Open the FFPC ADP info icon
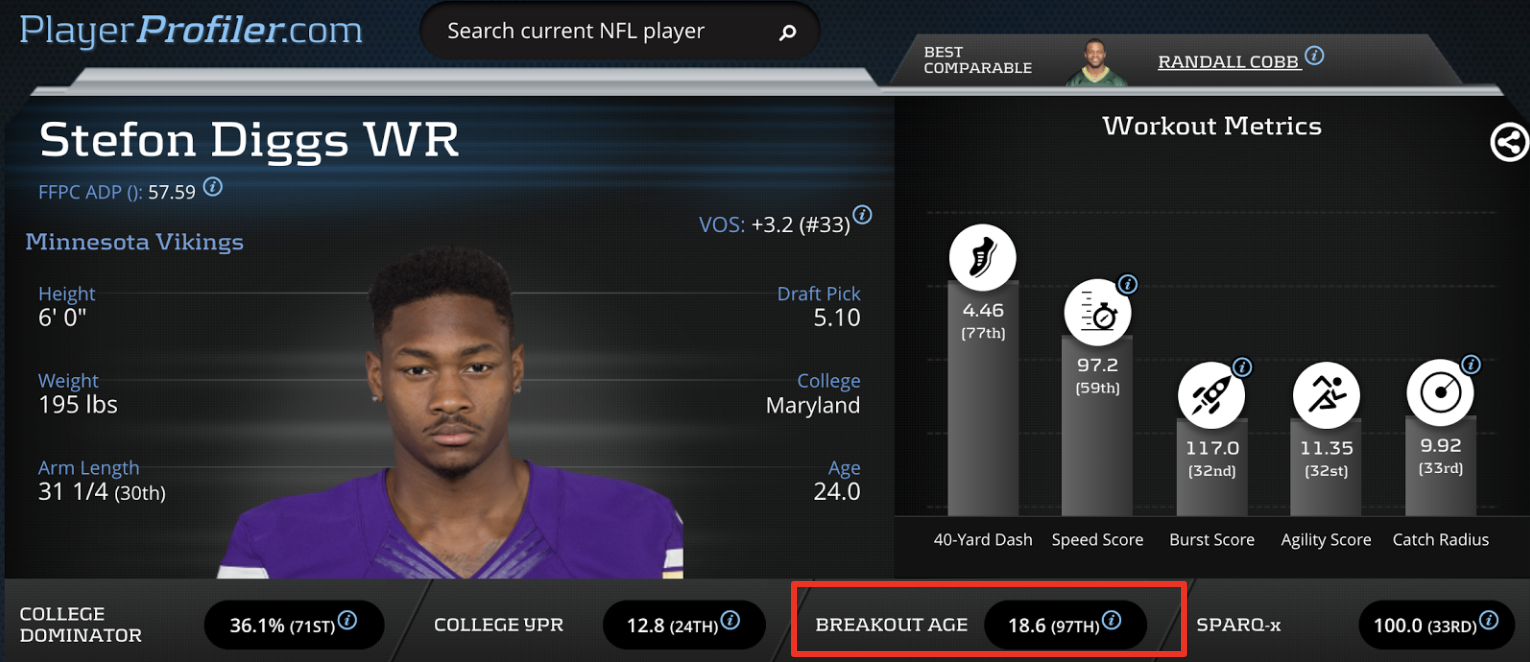The height and width of the screenshot is (662, 1530). point(213,187)
